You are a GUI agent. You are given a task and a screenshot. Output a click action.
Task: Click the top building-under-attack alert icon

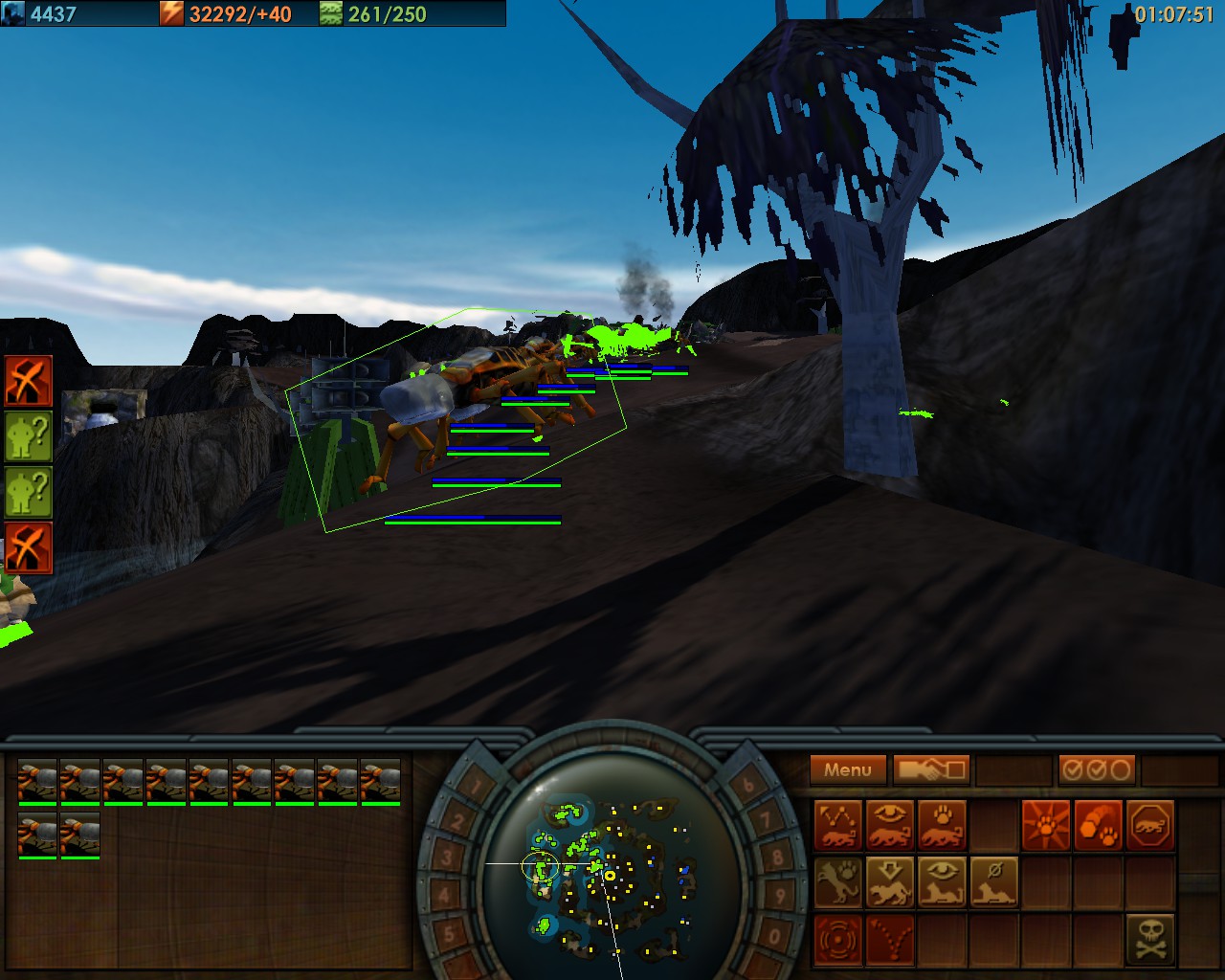click(x=29, y=381)
